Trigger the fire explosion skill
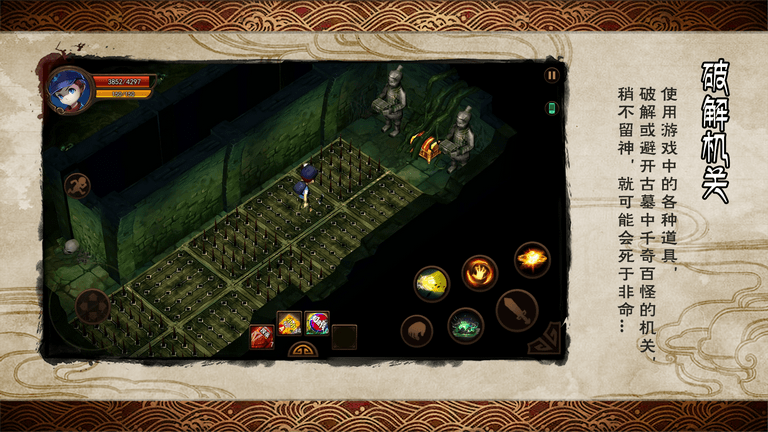This screenshot has width=768, height=432. tap(531, 260)
